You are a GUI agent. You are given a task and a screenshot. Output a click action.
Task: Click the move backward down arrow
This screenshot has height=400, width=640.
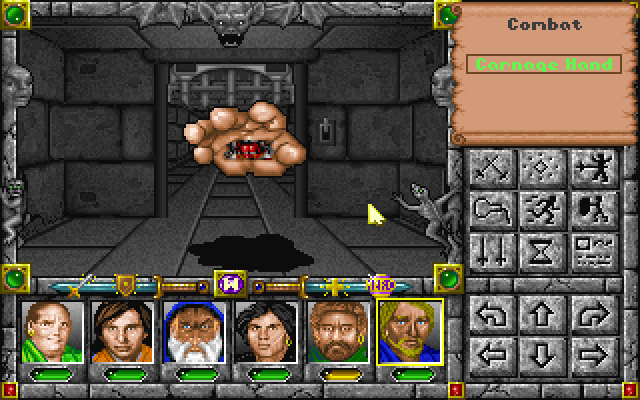pyautogui.click(x=539, y=353)
